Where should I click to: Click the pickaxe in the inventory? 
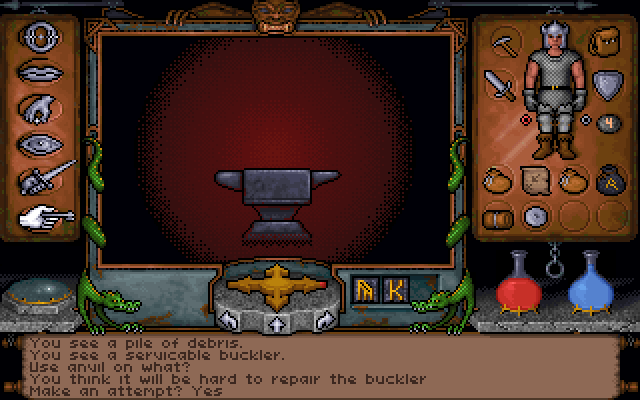tap(504, 44)
